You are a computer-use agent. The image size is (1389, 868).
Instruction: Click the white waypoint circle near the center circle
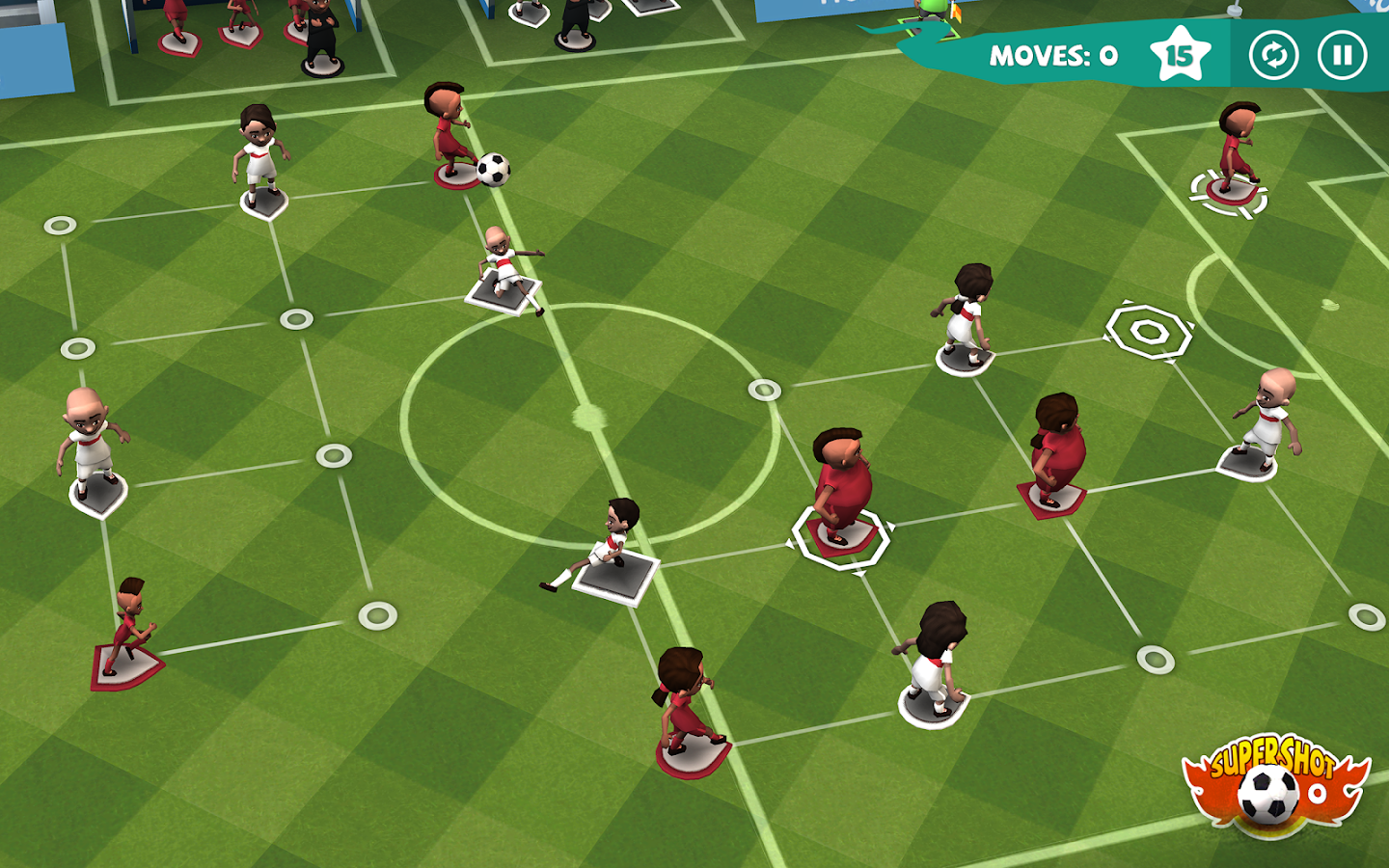pos(764,390)
